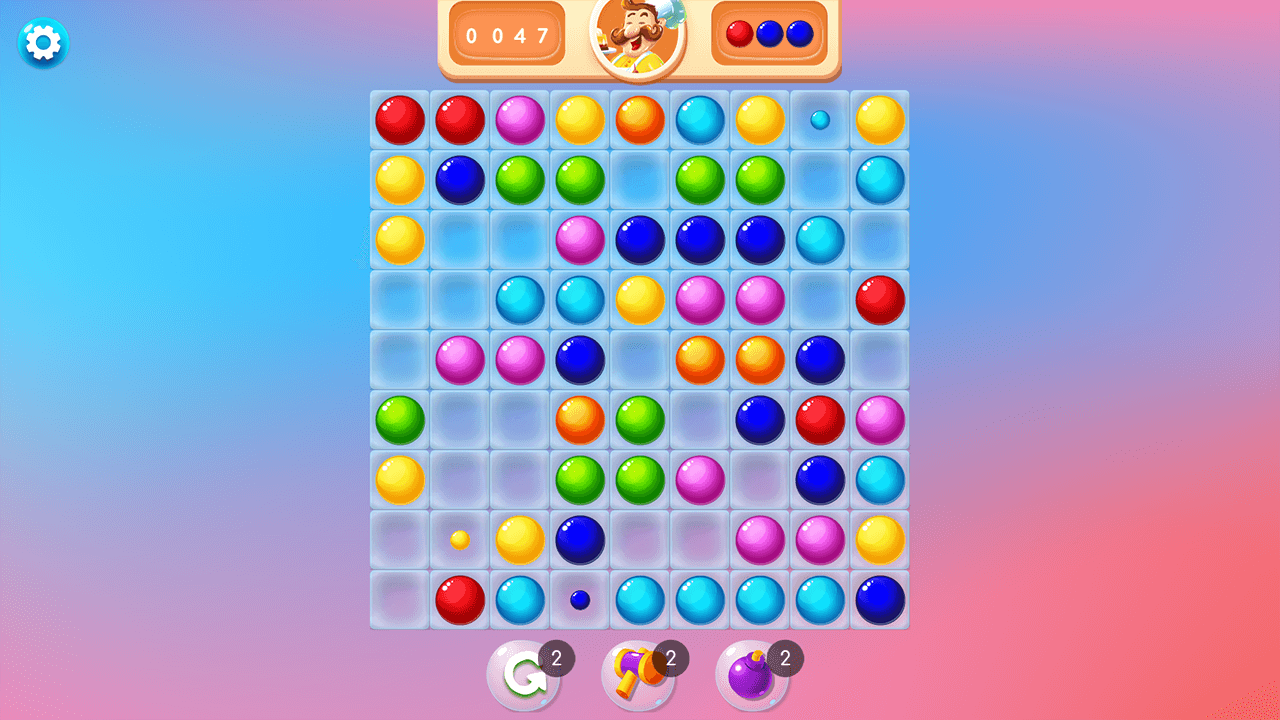Select the red bubble in the top-left grid corner

point(399,120)
